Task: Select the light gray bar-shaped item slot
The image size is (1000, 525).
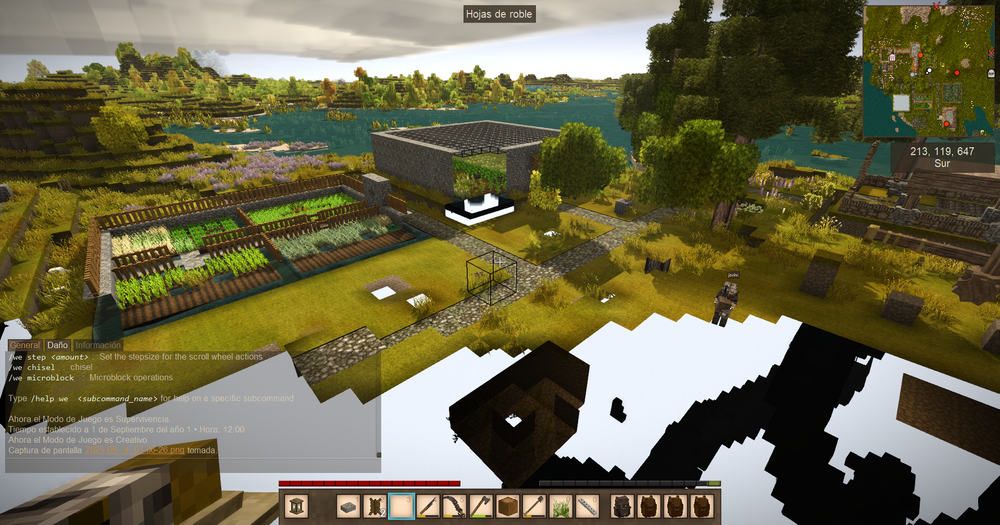Action: click(x=587, y=506)
